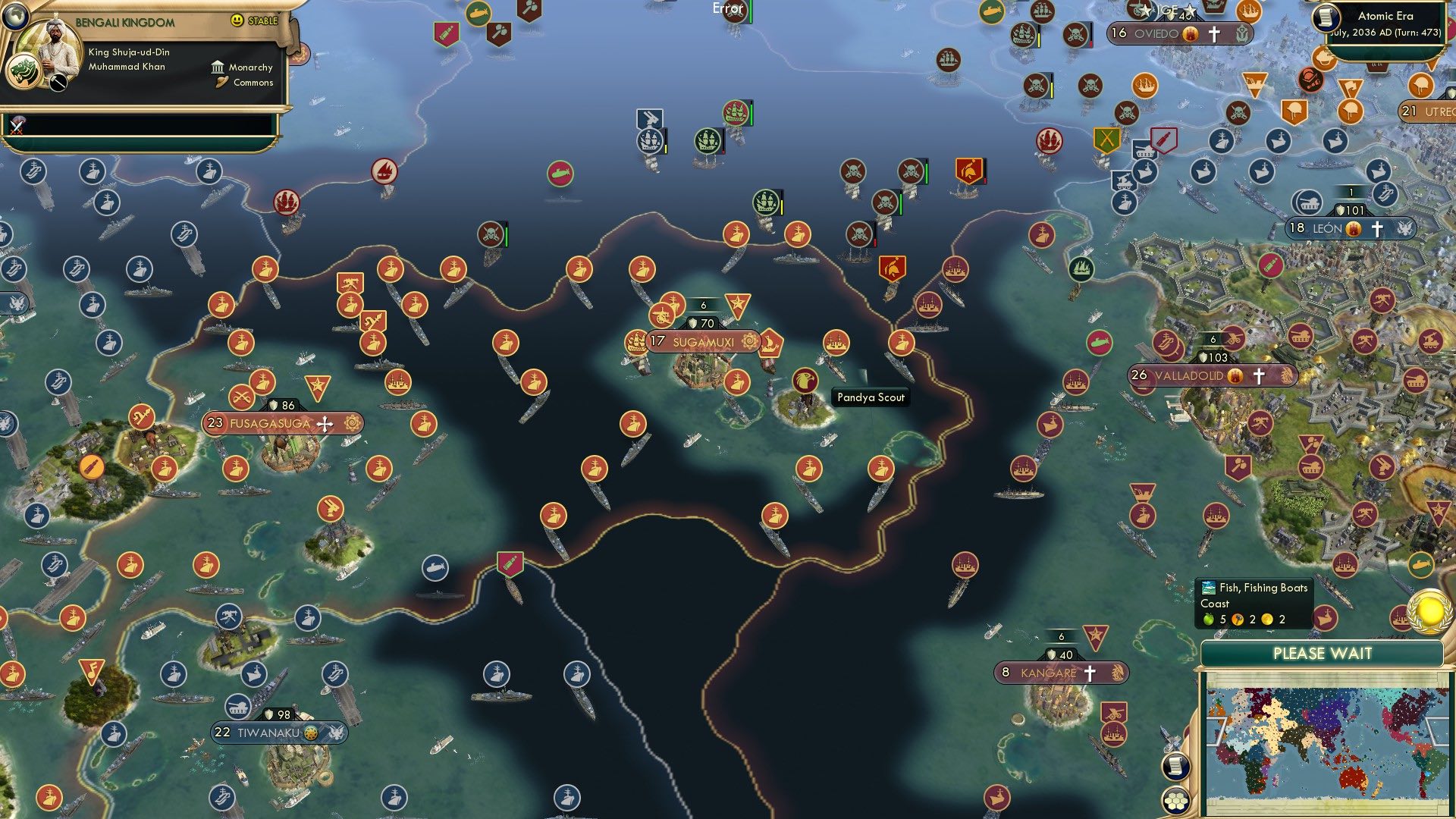The width and height of the screenshot is (1456, 819).
Task: Select the Pandya Scout unit label
Action: pos(869,397)
